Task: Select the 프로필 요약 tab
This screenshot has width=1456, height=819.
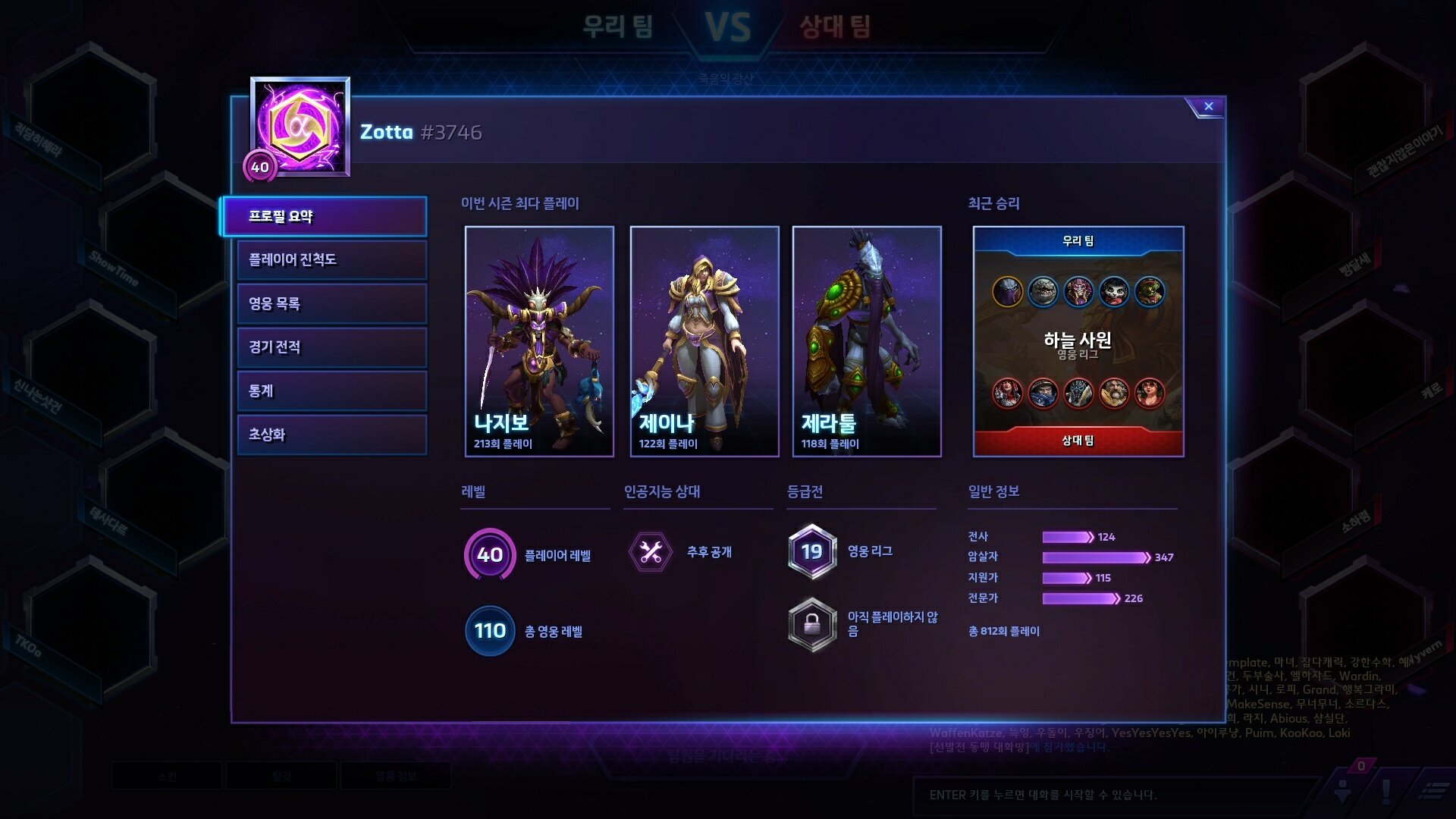Action: 324,217
